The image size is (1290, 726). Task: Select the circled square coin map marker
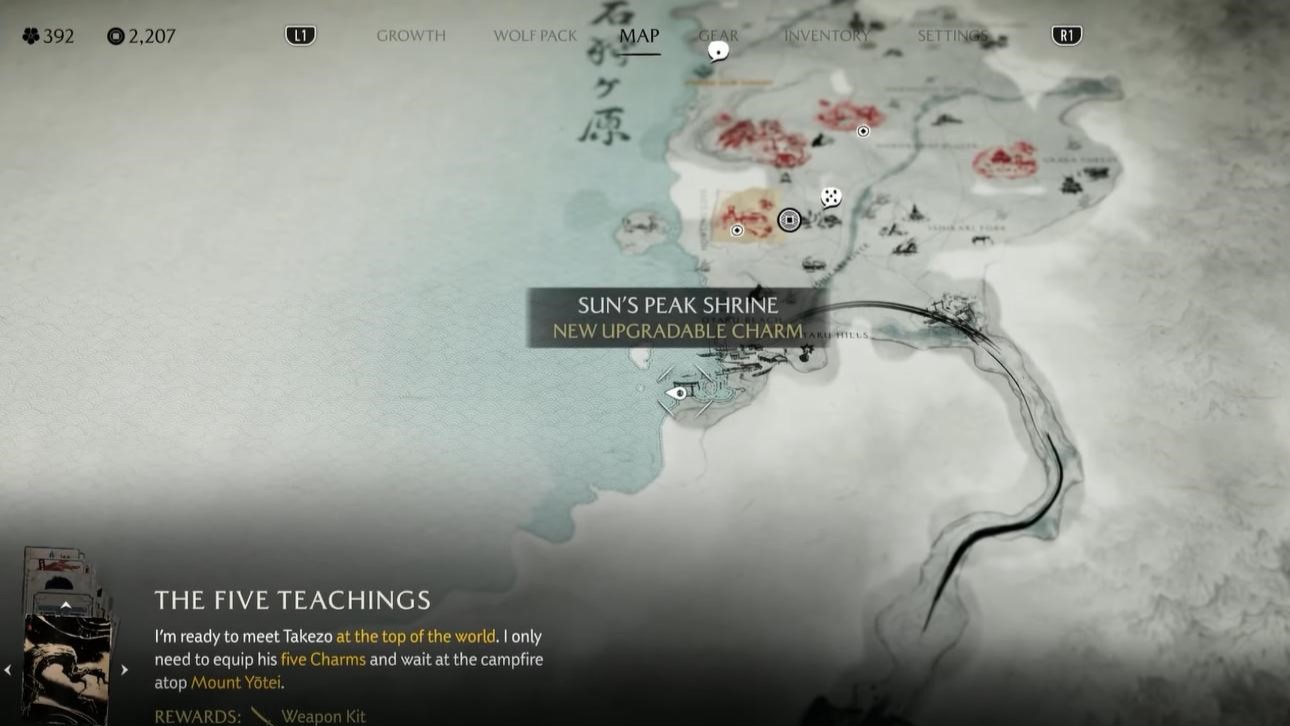point(789,220)
